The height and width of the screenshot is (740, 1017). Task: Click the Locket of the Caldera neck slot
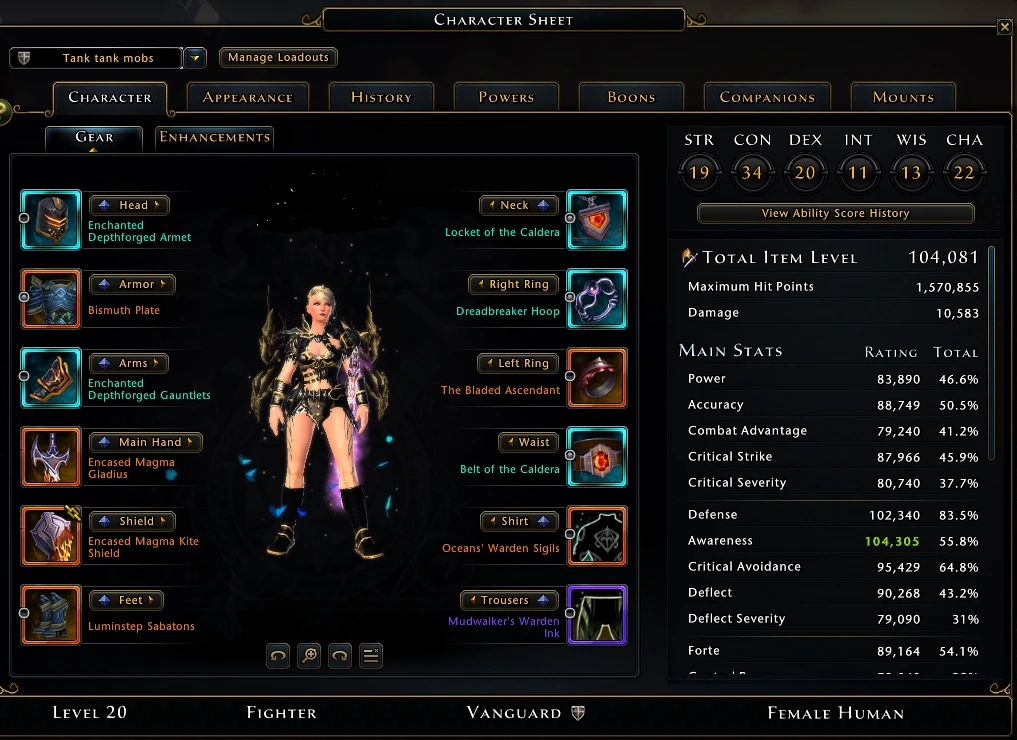click(597, 220)
